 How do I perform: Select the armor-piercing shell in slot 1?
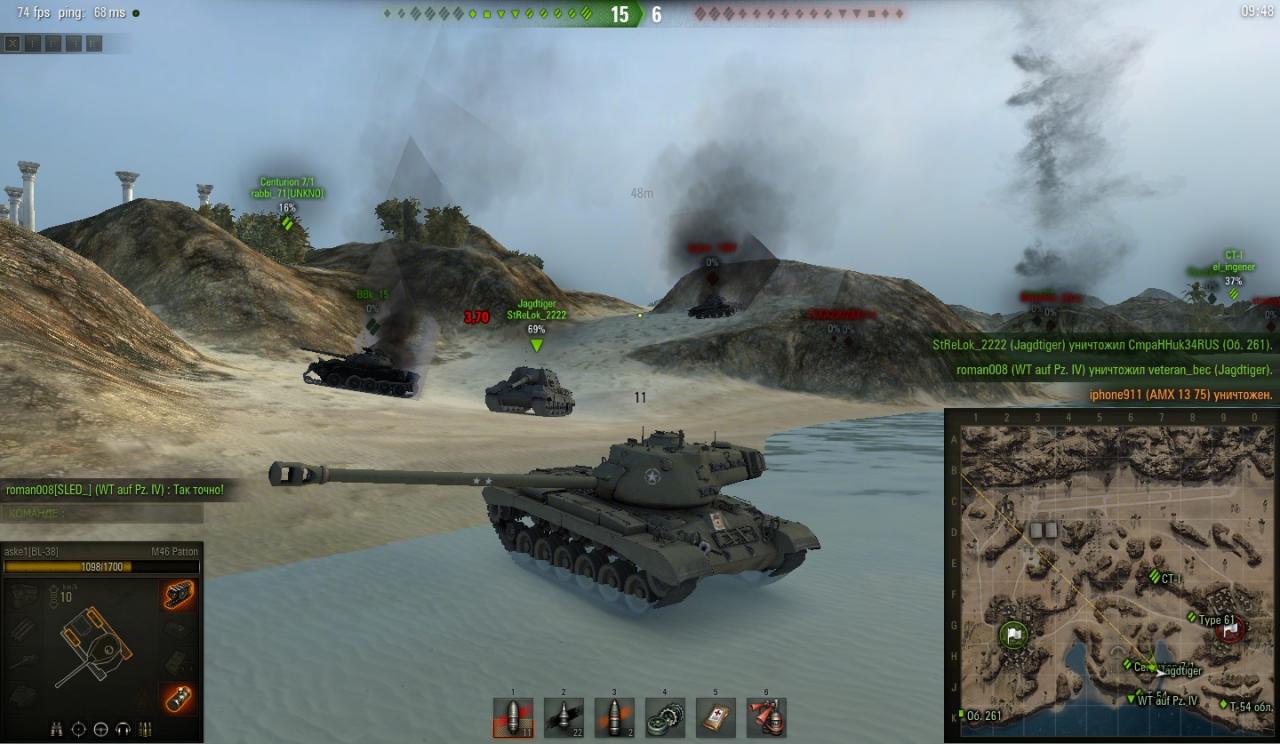[513, 717]
